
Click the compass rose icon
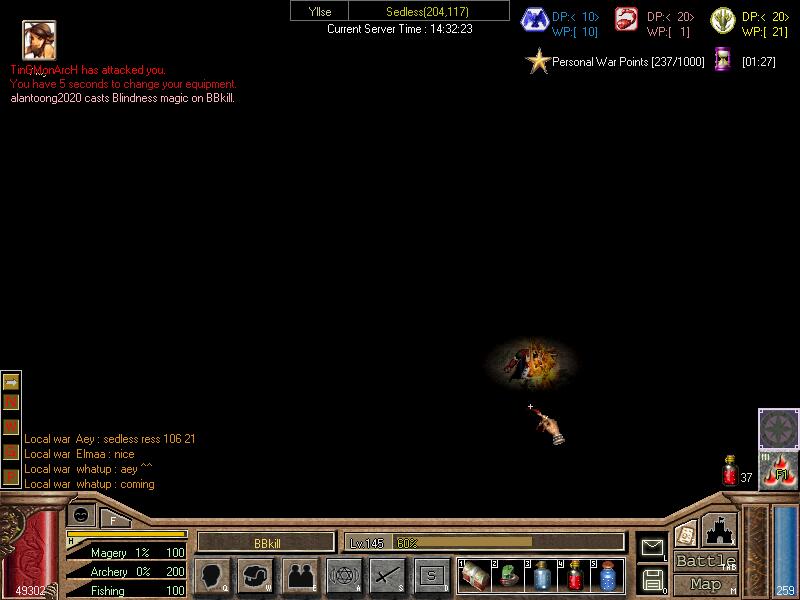pos(778,428)
